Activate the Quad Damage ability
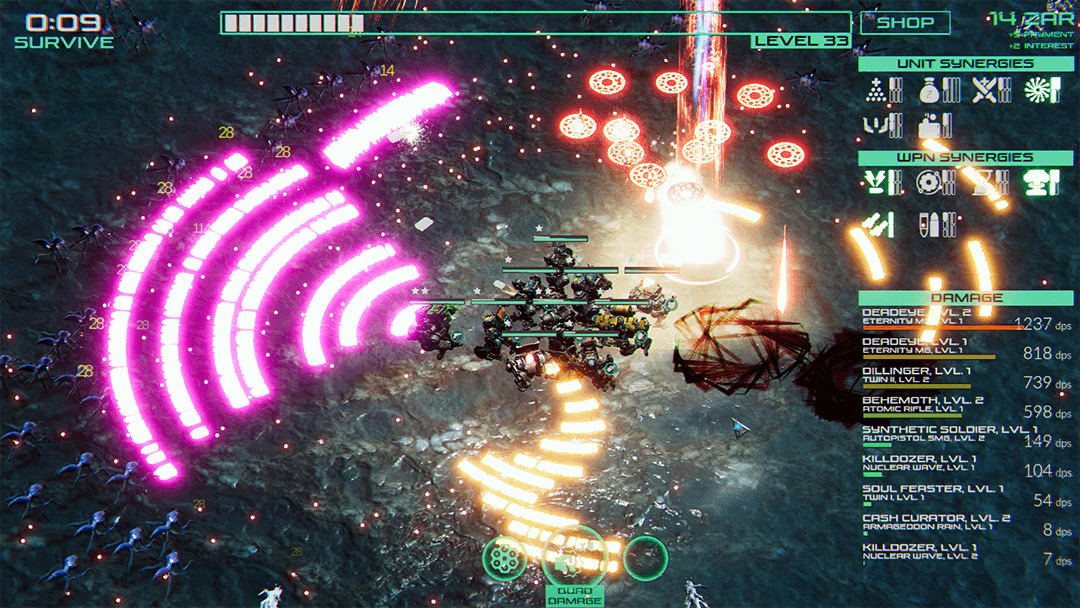The width and height of the screenshot is (1080, 608). click(x=574, y=559)
